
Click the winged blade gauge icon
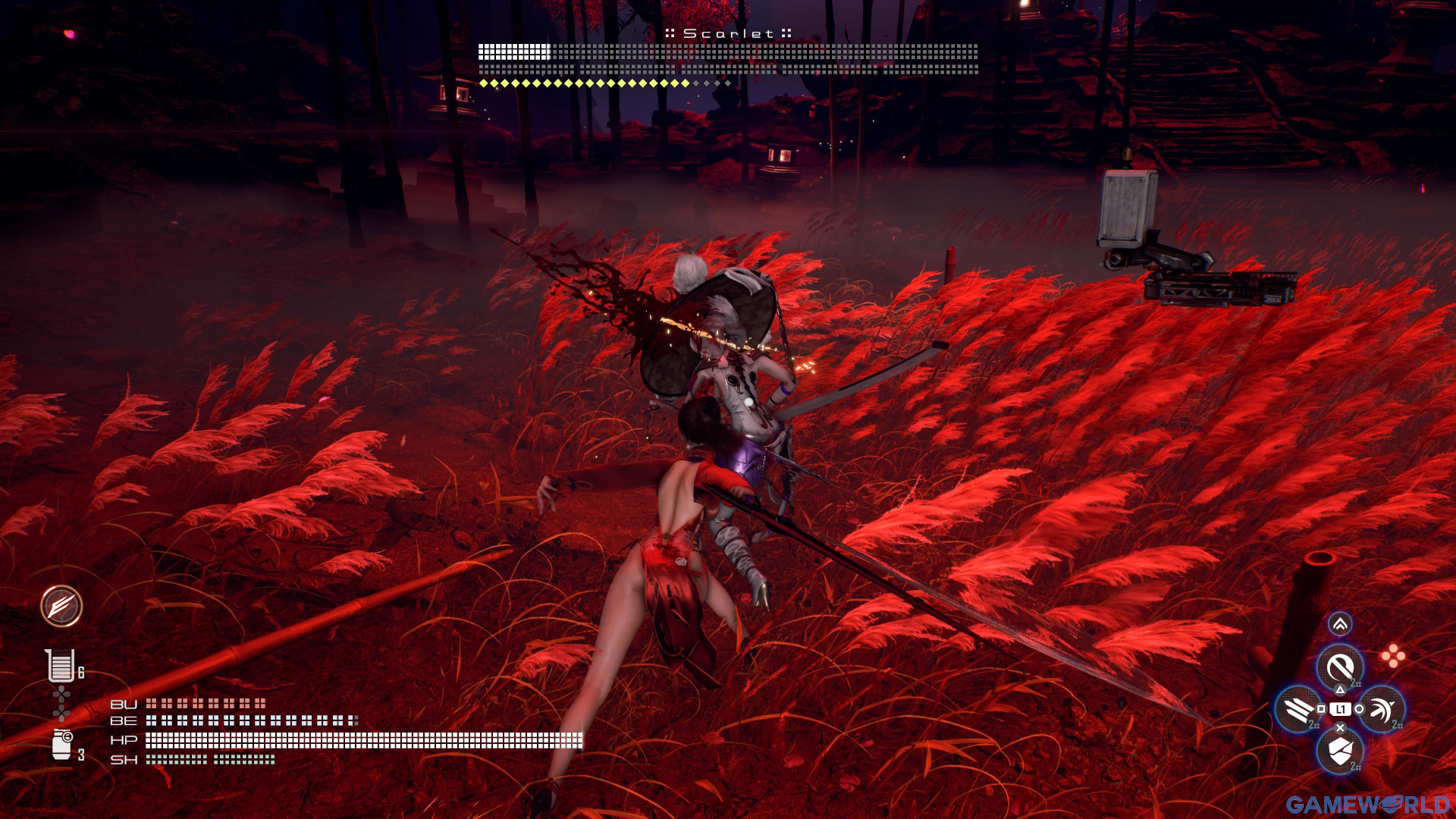click(61, 606)
